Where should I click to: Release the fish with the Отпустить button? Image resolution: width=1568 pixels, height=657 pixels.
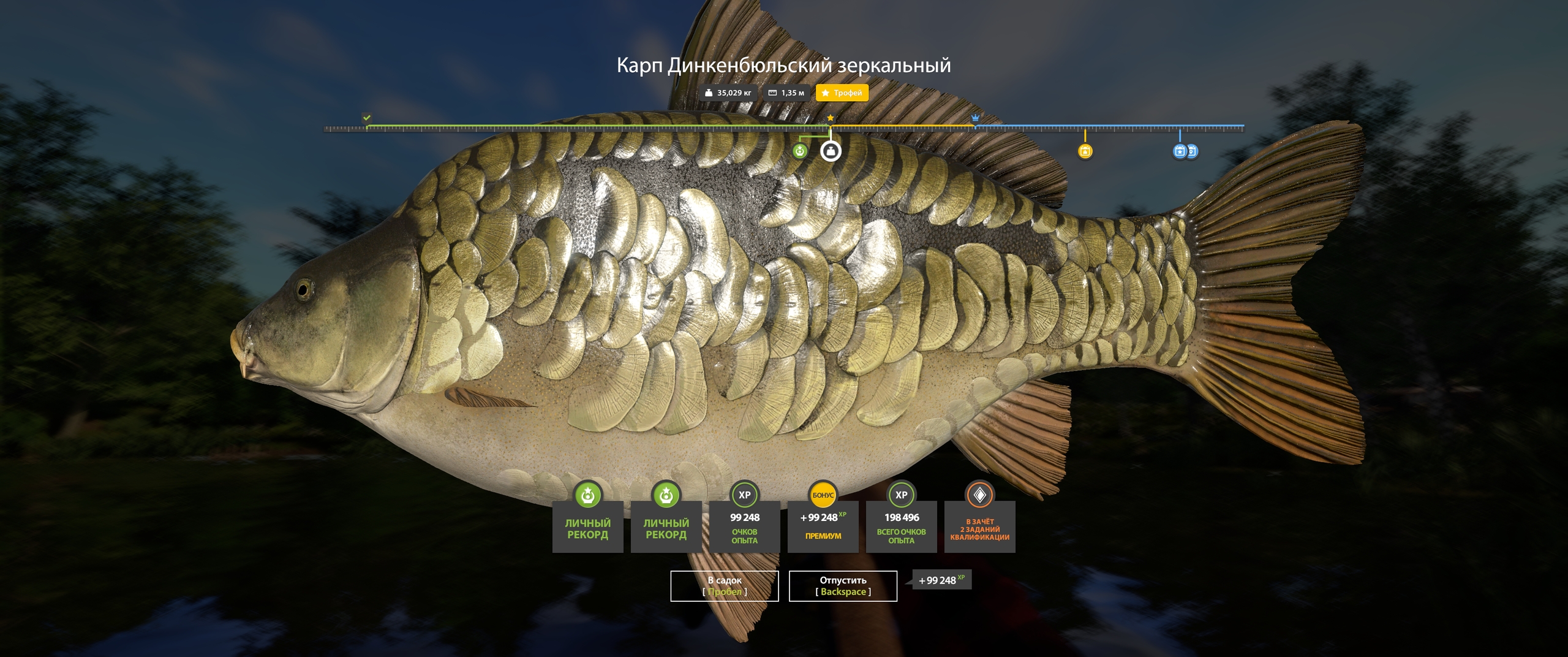[843, 586]
